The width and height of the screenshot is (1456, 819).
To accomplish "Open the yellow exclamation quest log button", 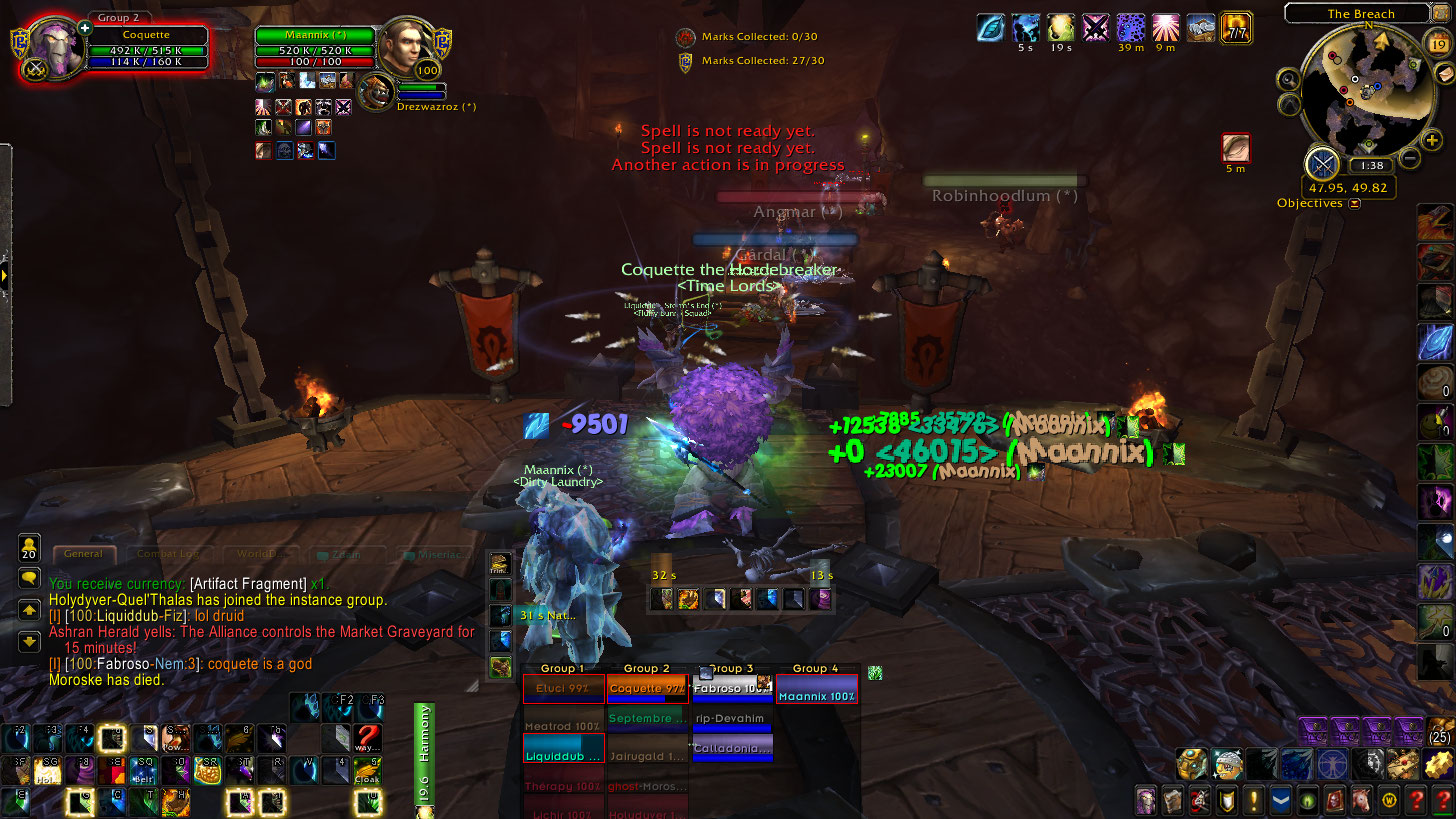I will pos(1253,800).
